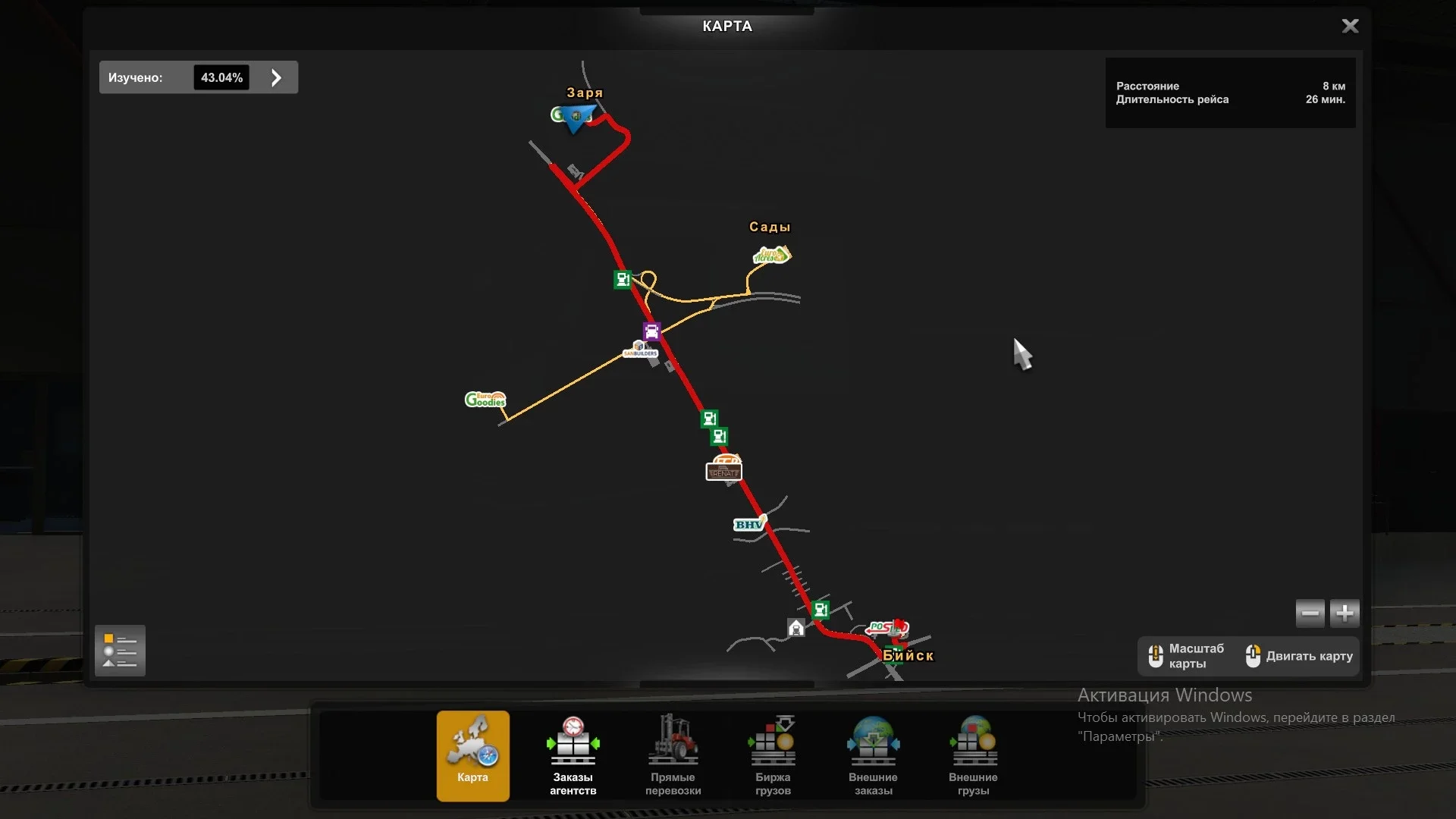Viewport: 1456px width, 819px height.
Task: Open the Биржа грузов tab
Action: point(772,755)
